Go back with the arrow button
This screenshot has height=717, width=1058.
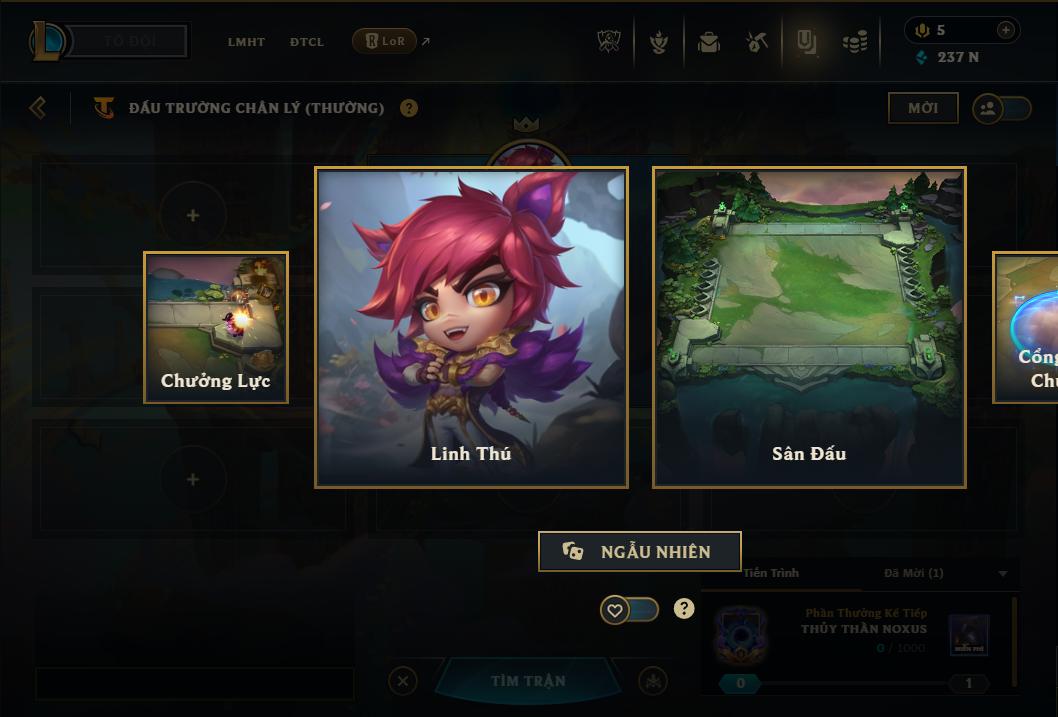coord(38,107)
